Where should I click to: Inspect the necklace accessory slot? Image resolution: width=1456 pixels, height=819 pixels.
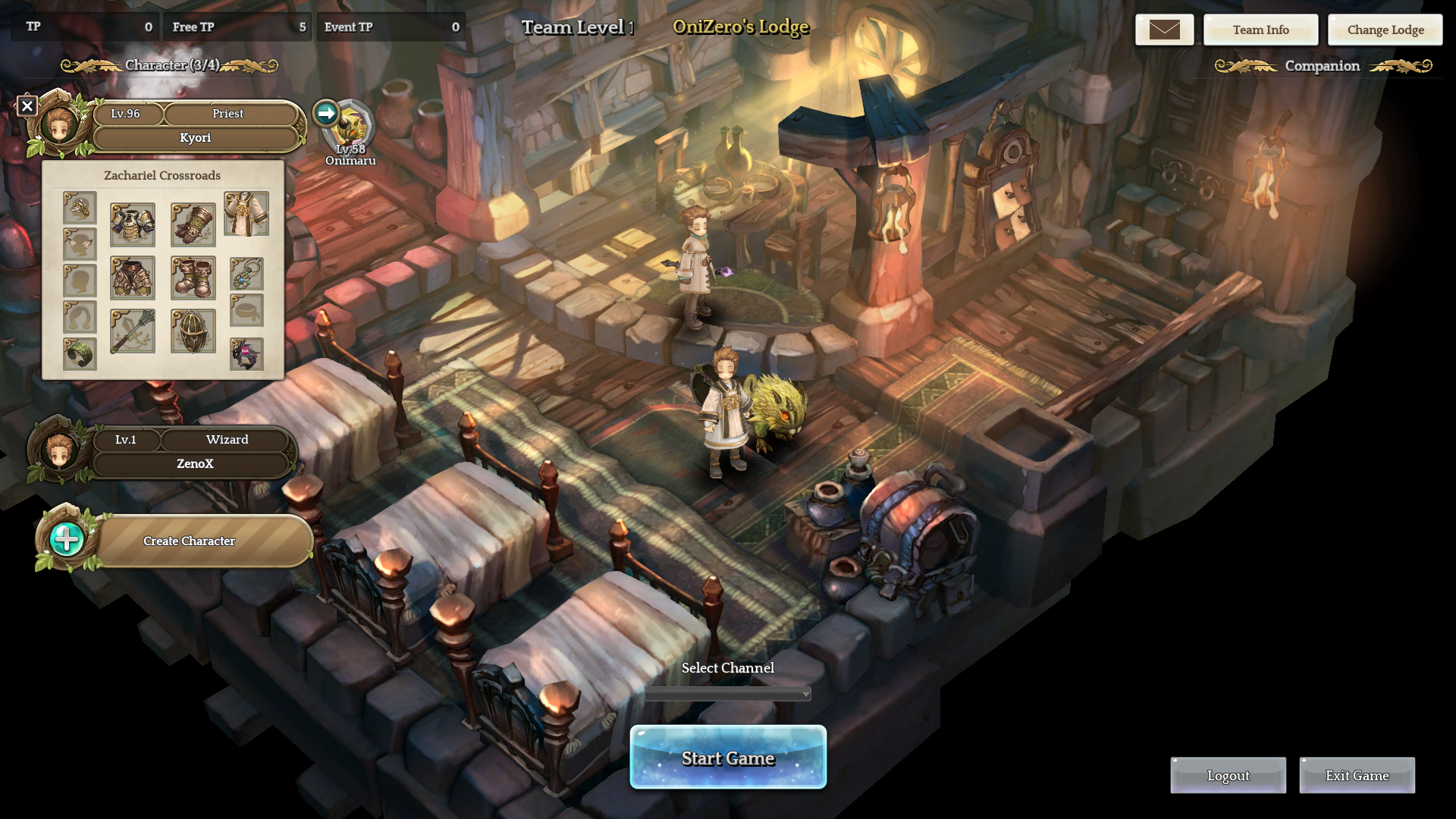click(x=246, y=274)
